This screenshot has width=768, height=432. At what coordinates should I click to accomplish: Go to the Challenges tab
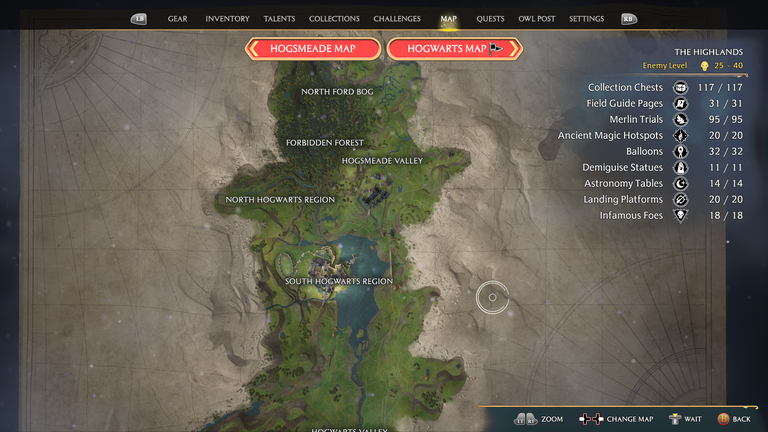[396, 19]
